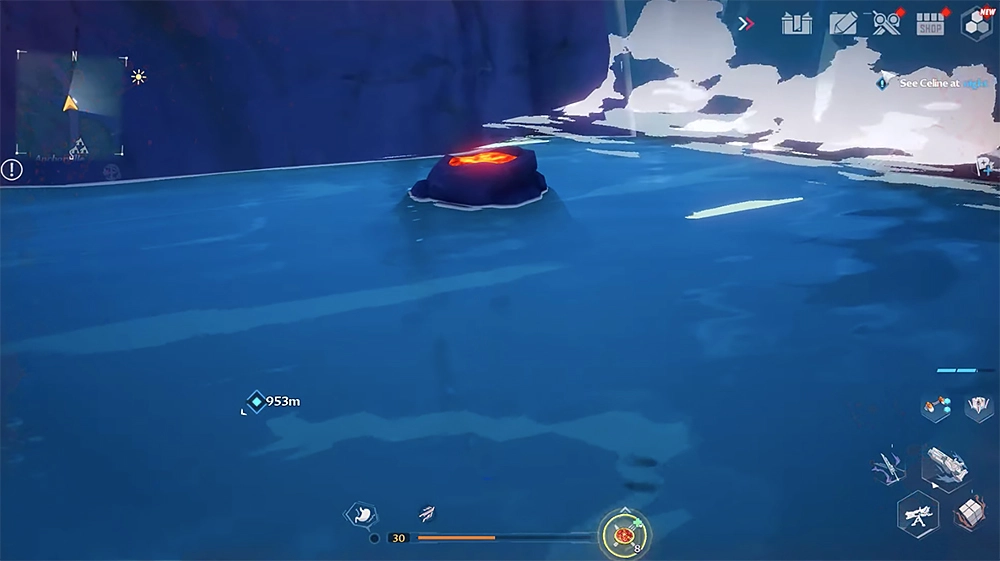Screen dimensions: 1000x561
Task: Activate the mounted turret hexagon ability
Action: click(x=917, y=514)
